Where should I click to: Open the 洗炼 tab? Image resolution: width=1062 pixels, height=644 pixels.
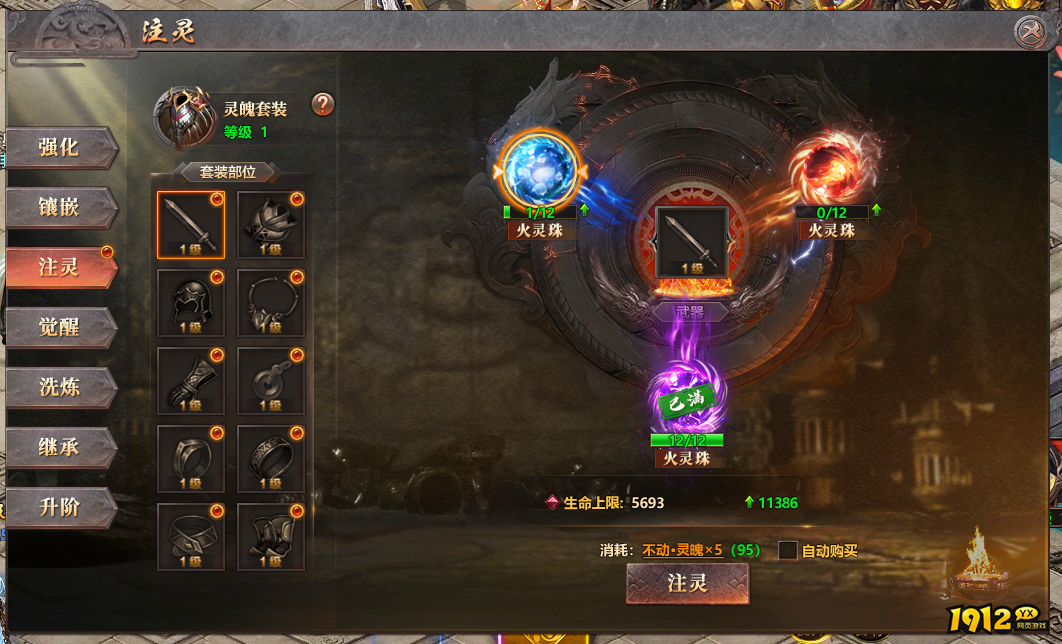click(x=60, y=388)
